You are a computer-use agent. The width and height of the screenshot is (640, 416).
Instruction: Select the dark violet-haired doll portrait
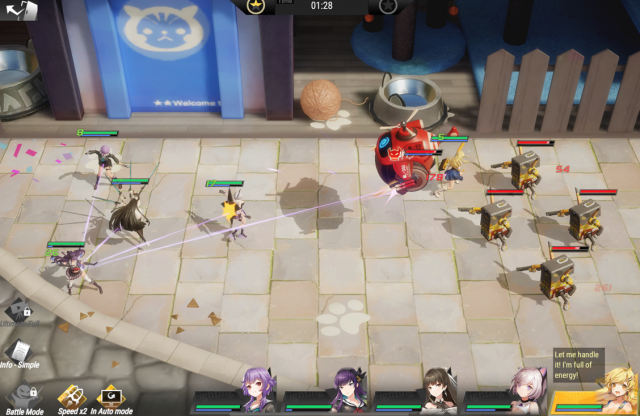click(347, 391)
